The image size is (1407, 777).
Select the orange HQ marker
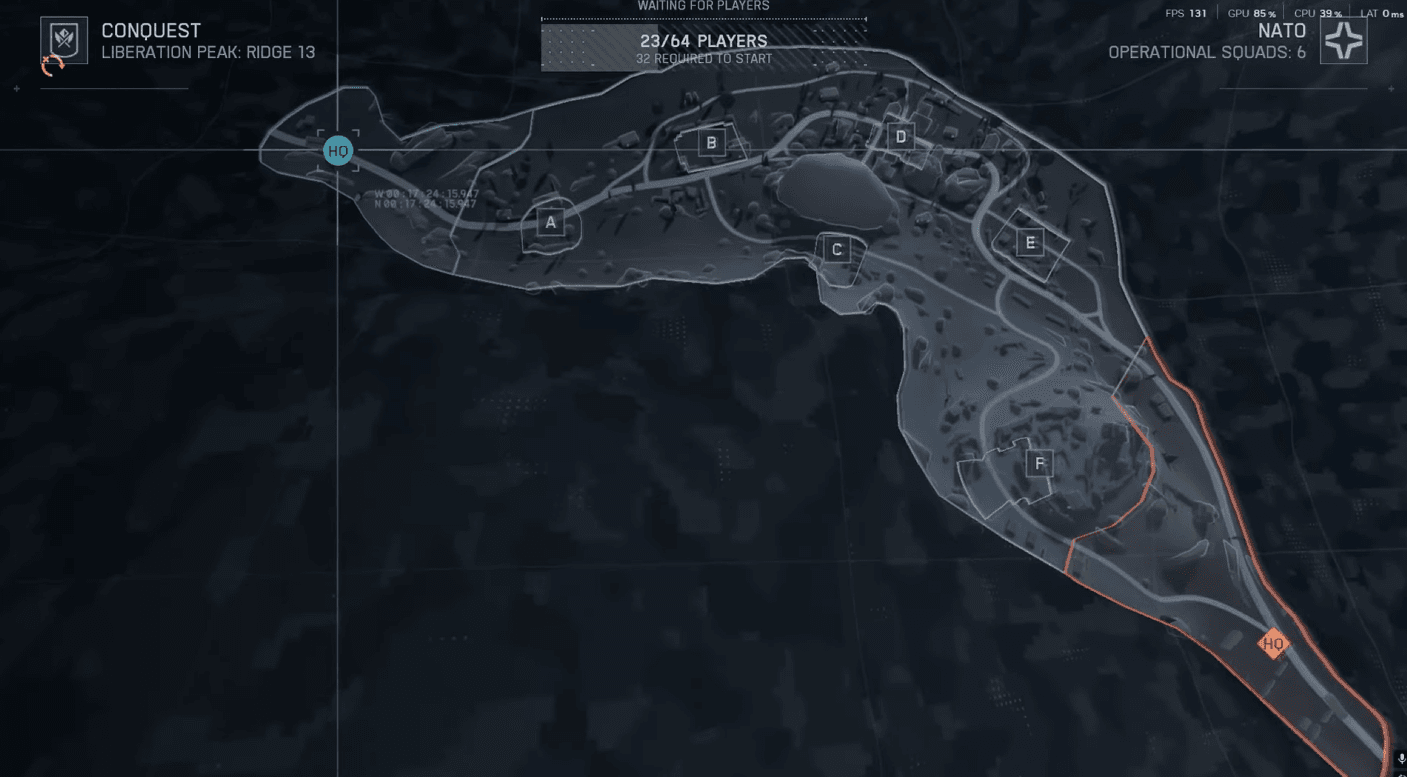(1273, 644)
